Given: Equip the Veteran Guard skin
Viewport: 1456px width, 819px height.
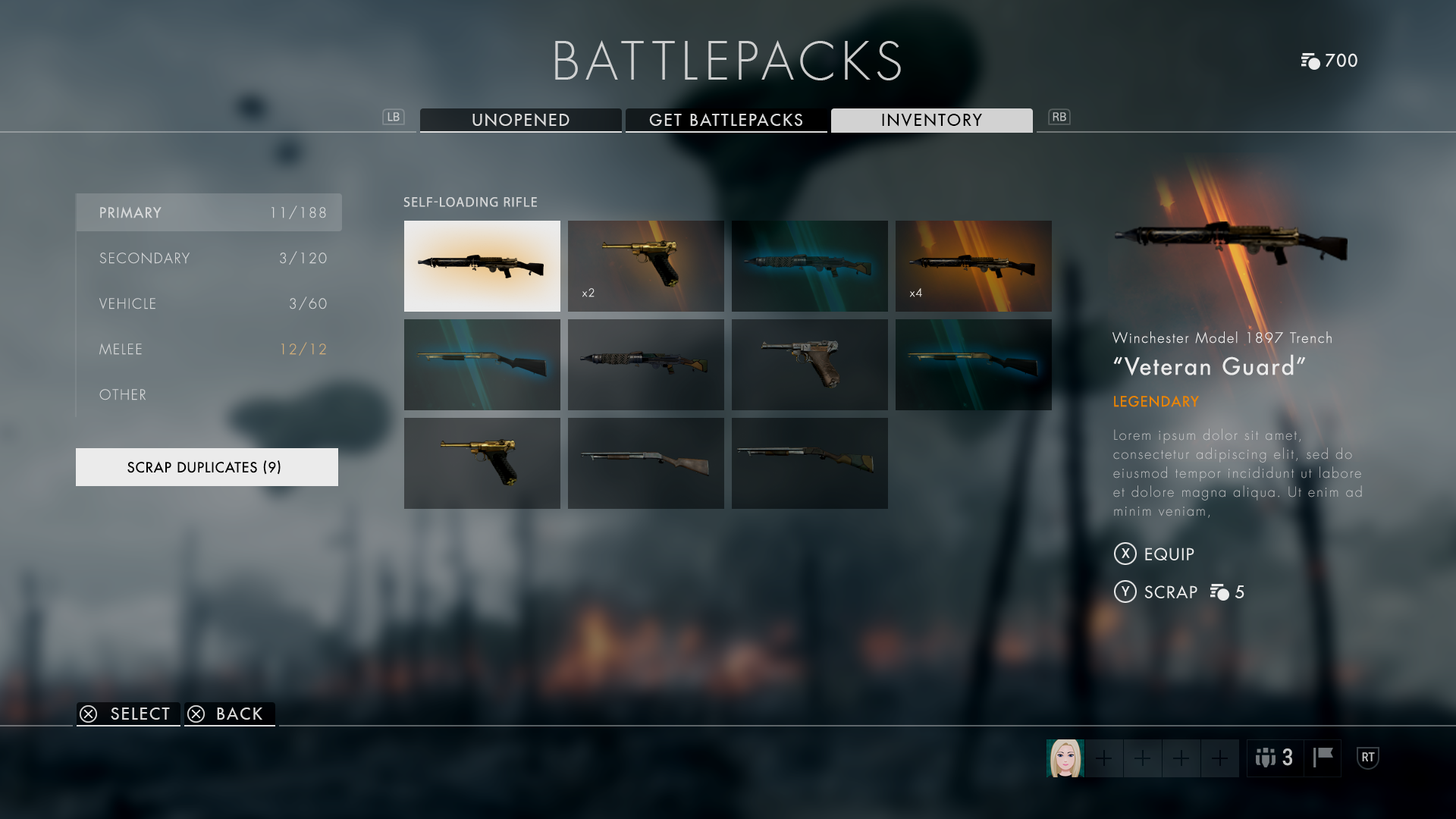Looking at the screenshot, I should click(x=1154, y=554).
